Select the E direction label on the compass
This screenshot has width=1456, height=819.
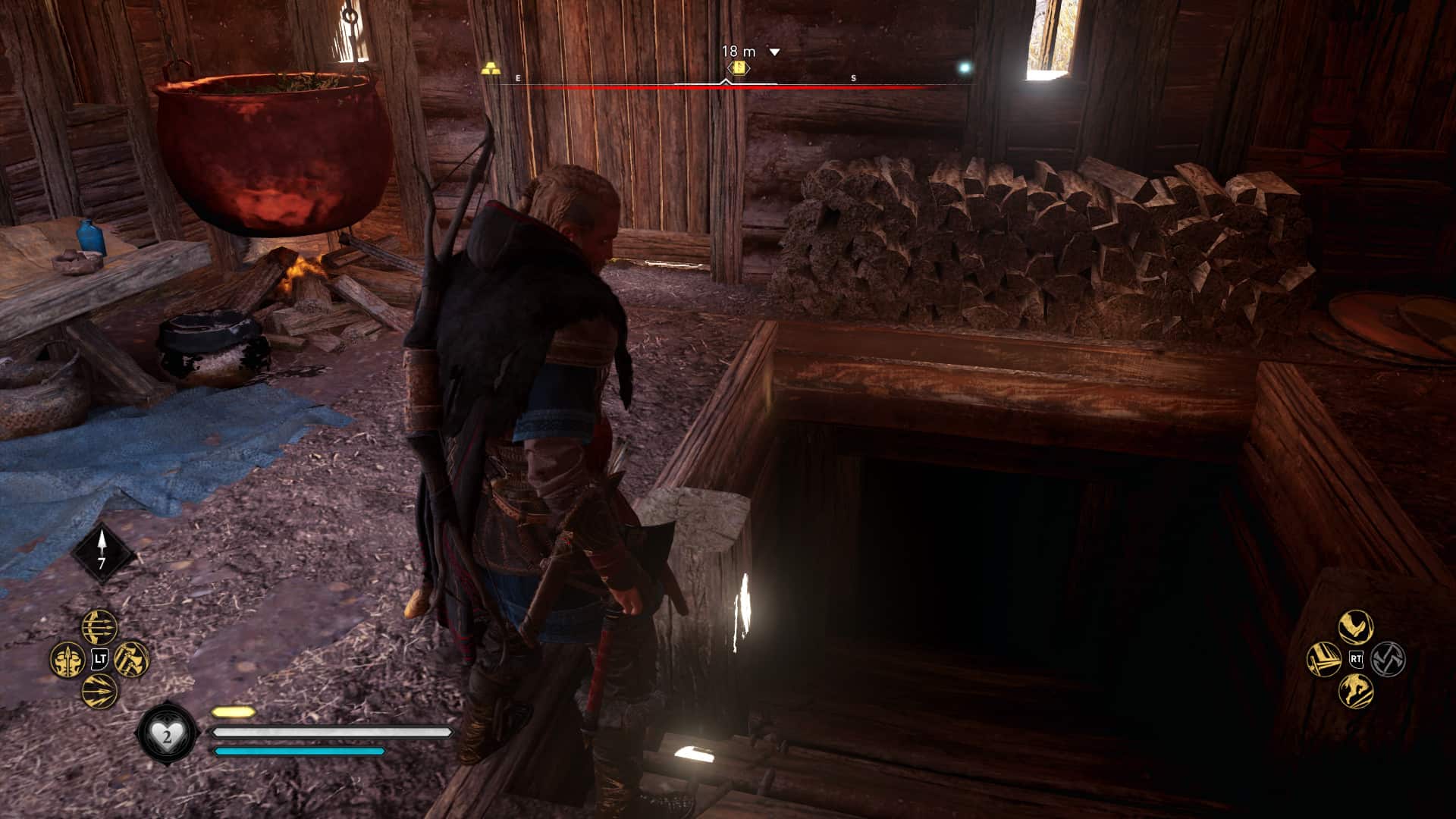(x=518, y=78)
